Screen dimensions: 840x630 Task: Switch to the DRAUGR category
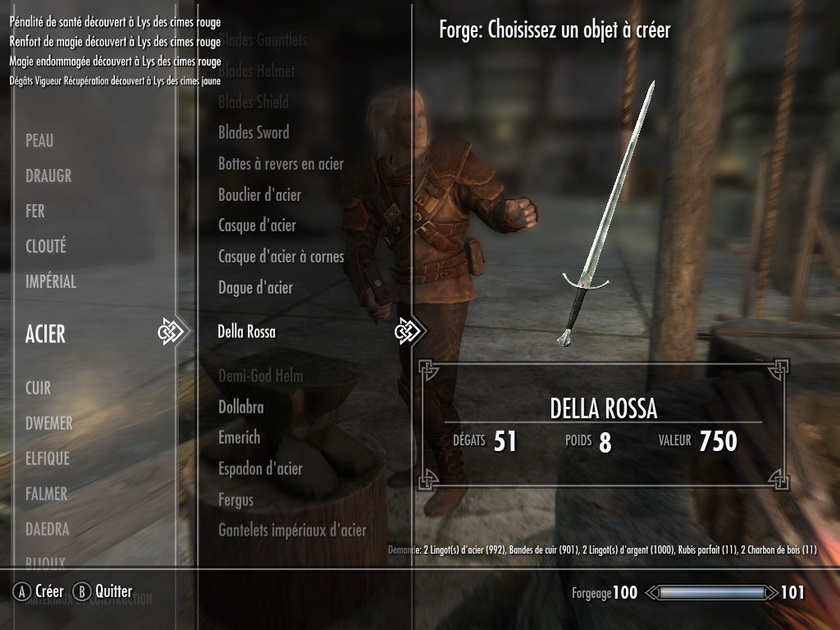(x=48, y=176)
